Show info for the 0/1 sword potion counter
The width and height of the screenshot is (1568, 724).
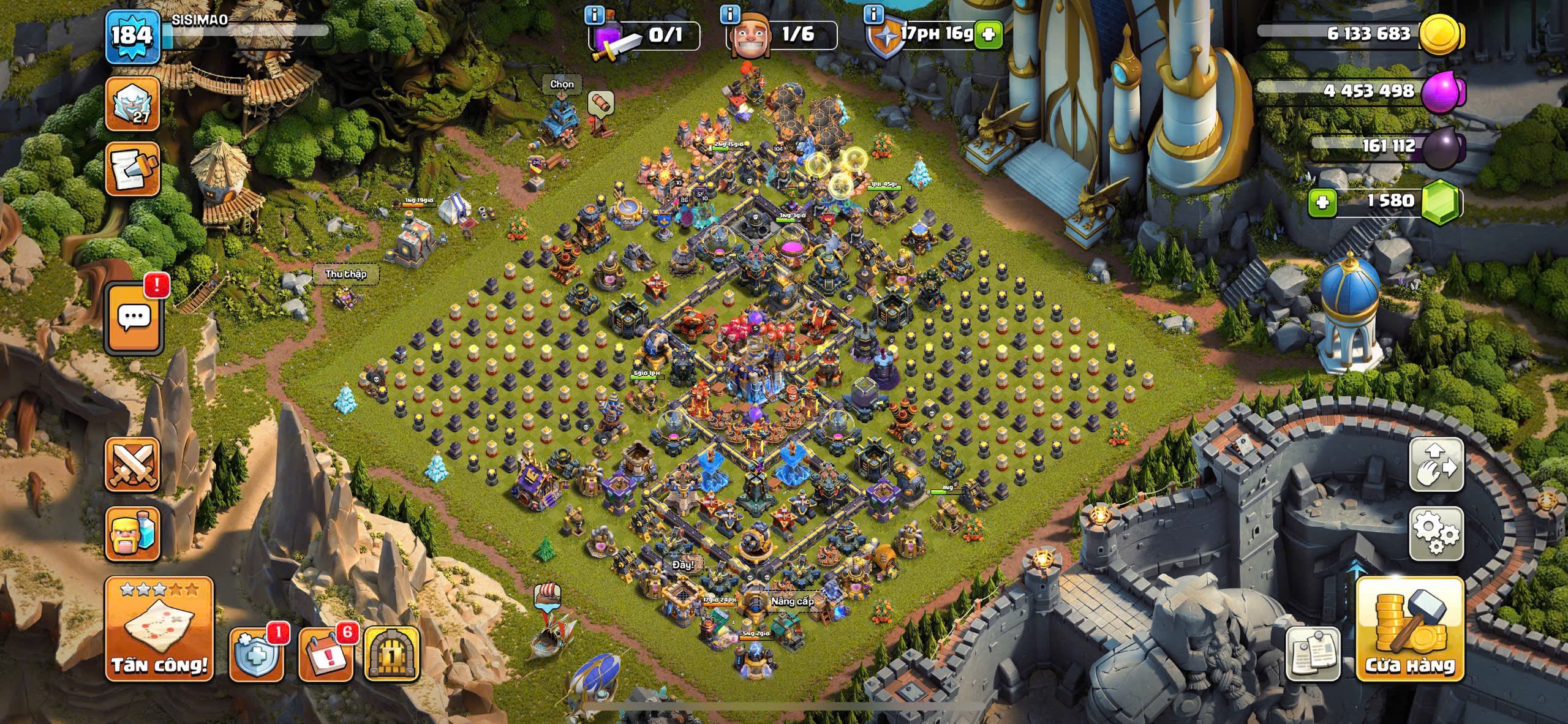pyautogui.click(x=594, y=13)
